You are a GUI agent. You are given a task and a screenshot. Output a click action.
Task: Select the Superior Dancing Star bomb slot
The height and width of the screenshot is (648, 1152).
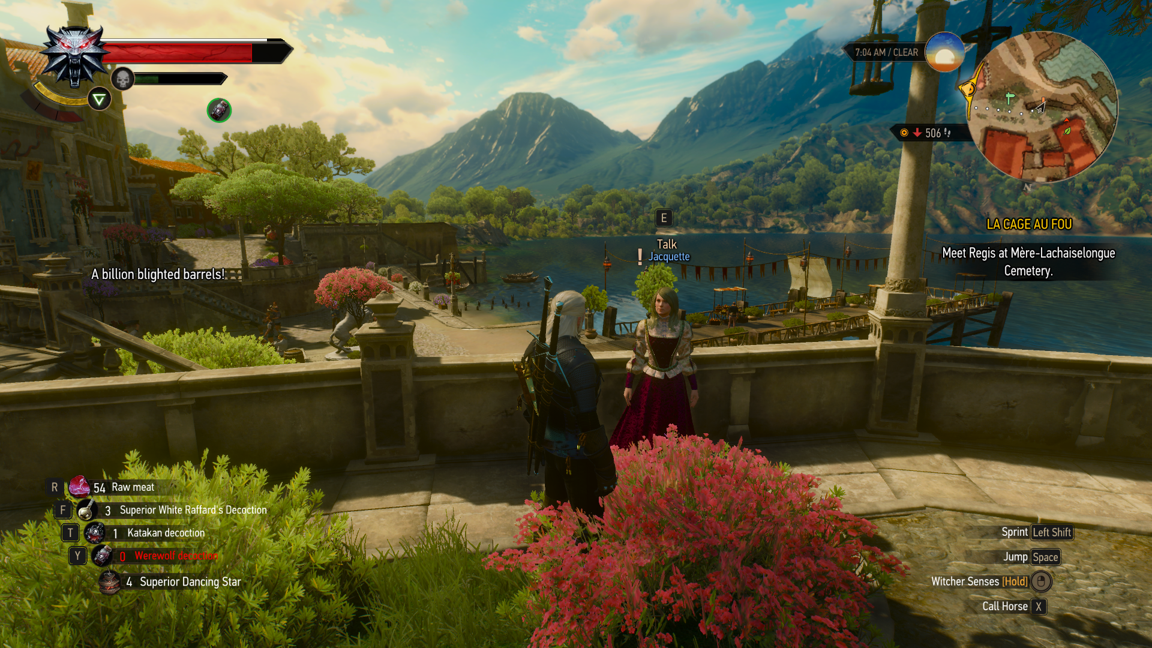[x=110, y=581]
